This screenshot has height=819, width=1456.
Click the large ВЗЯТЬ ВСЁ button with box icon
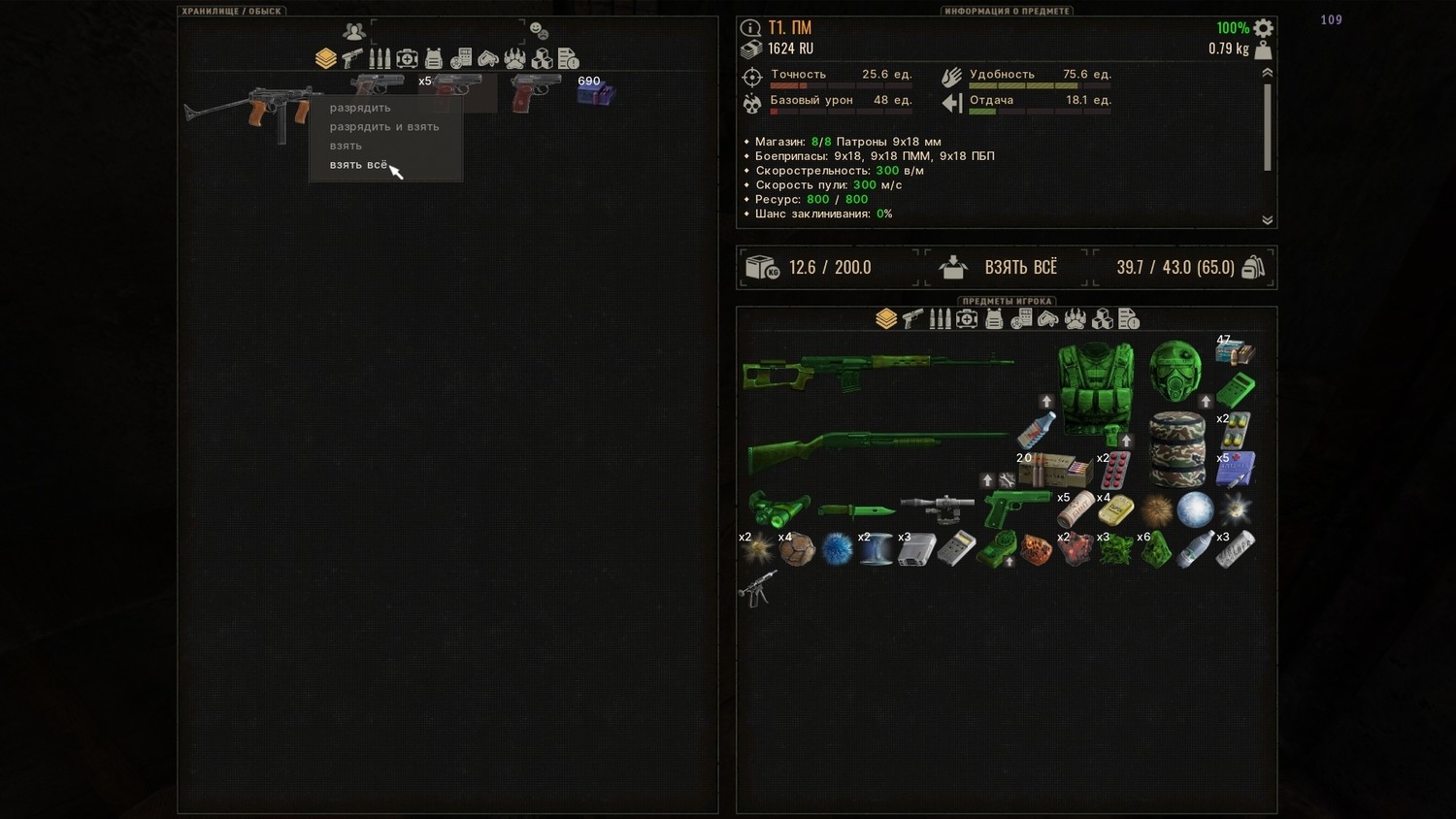coord(1006,268)
